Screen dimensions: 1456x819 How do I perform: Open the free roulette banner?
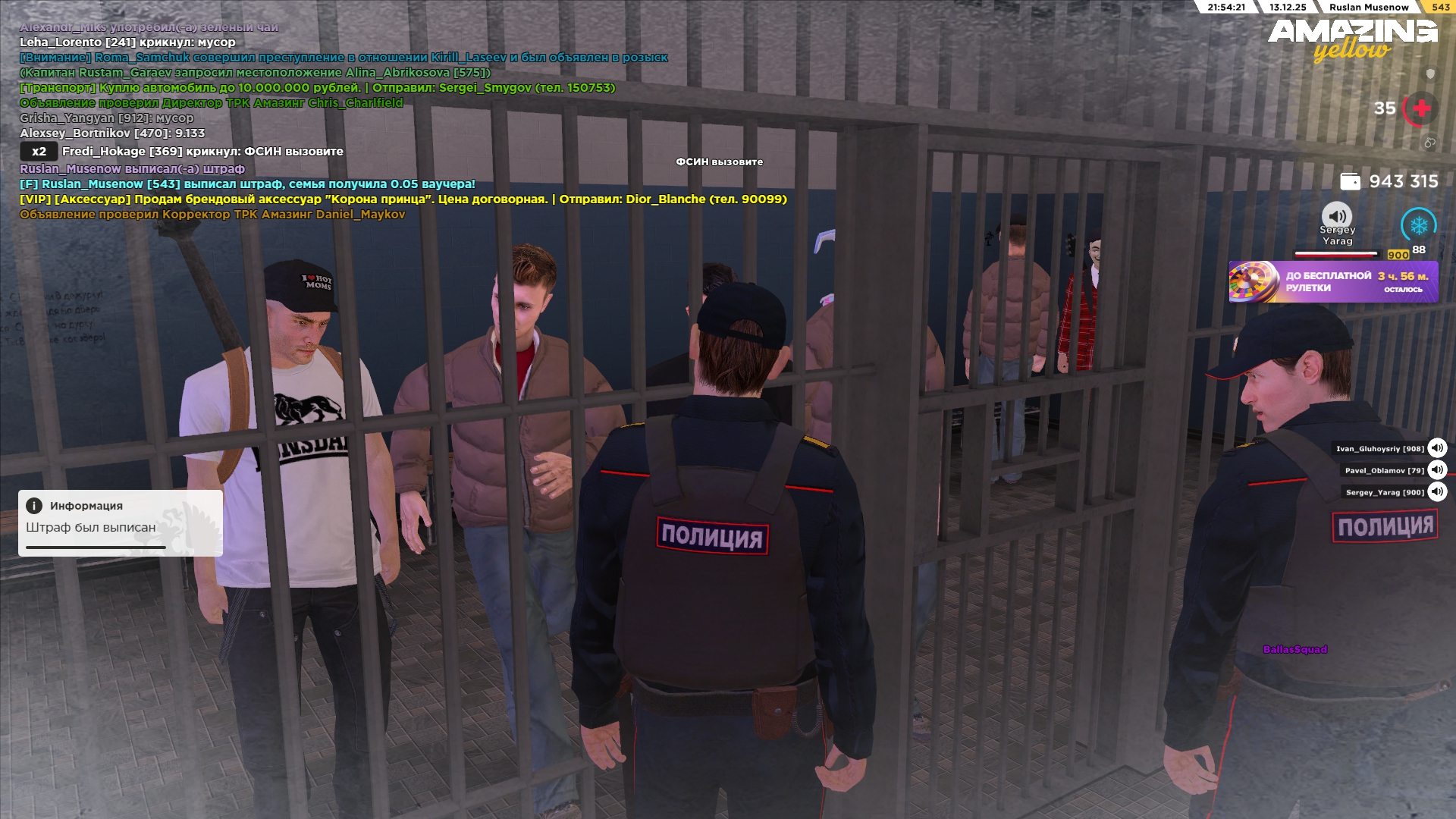pos(1333,282)
